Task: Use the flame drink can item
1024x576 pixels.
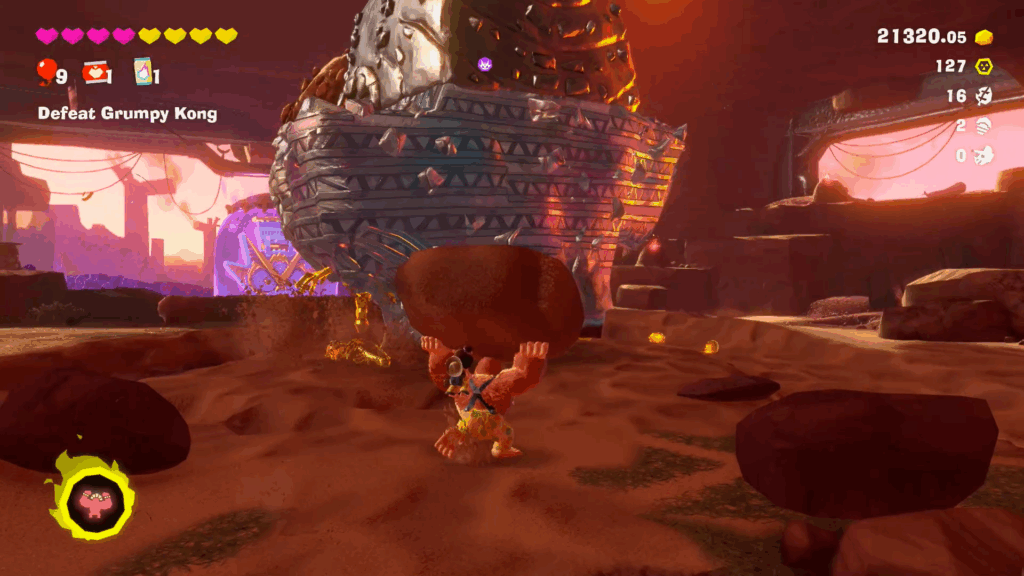Action: coord(143,72)
